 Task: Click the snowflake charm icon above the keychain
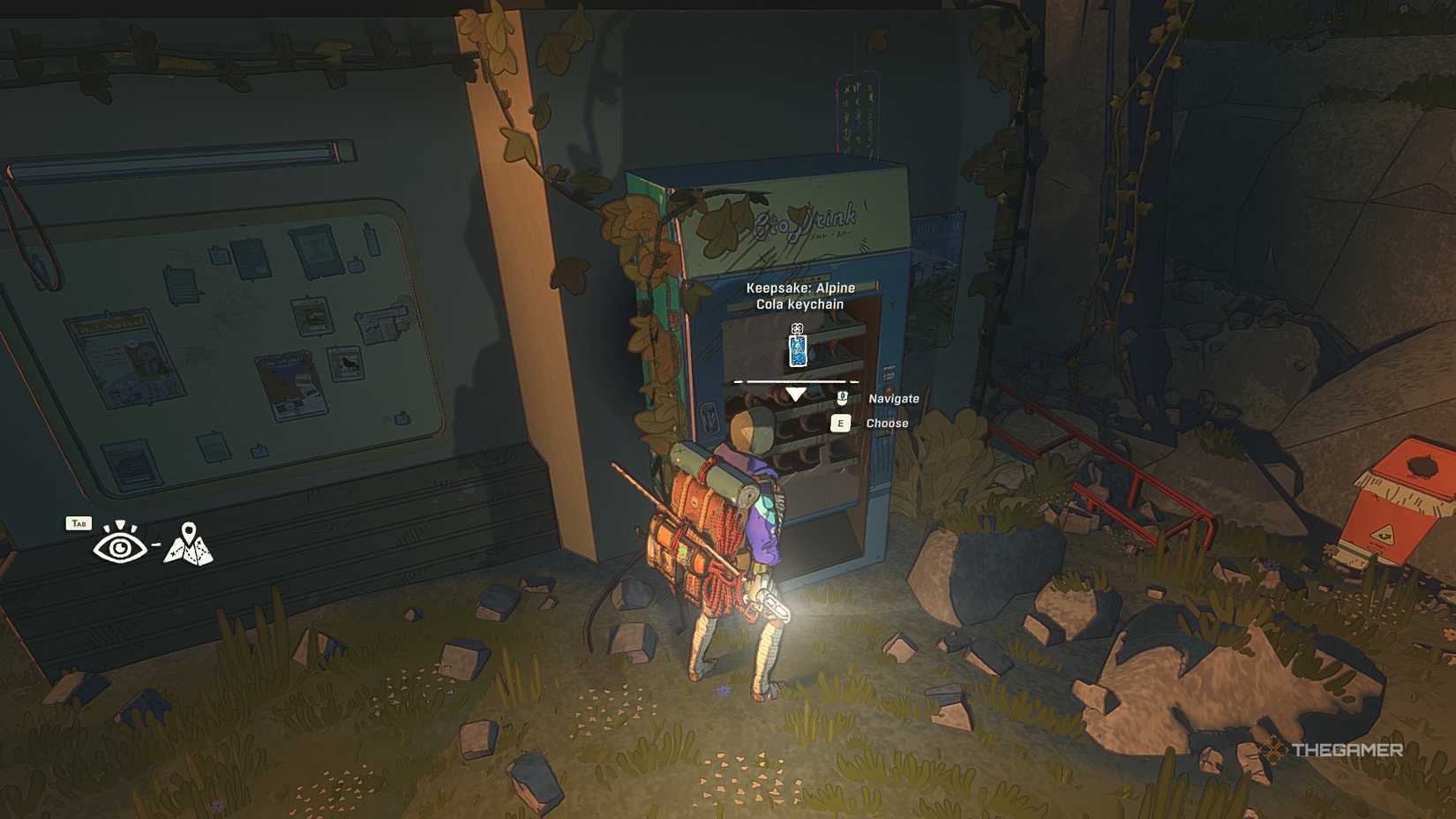(x=797, y=327)
